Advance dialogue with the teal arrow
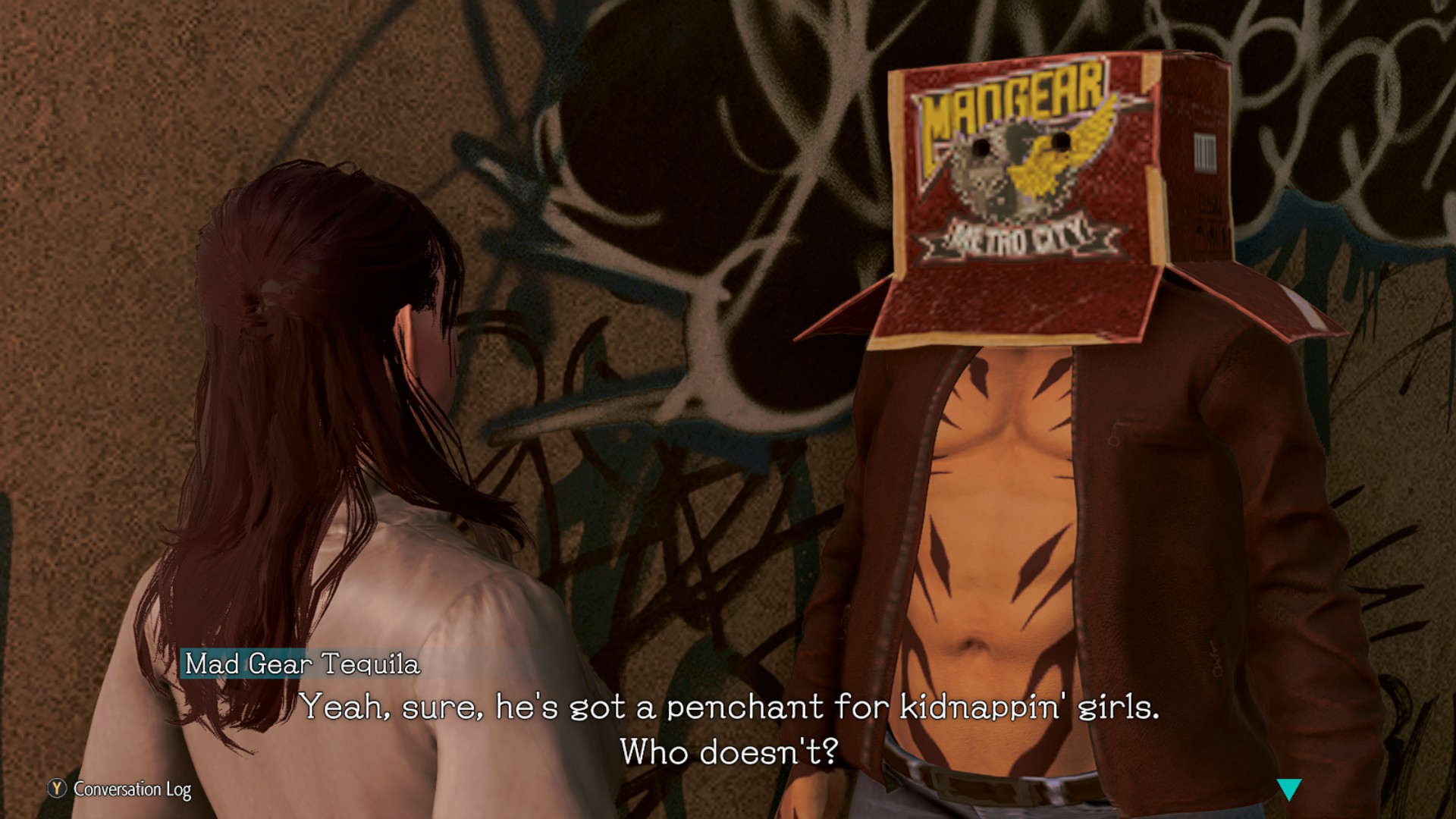Viewport: 1456px width, 819px height. (1288, 789)
